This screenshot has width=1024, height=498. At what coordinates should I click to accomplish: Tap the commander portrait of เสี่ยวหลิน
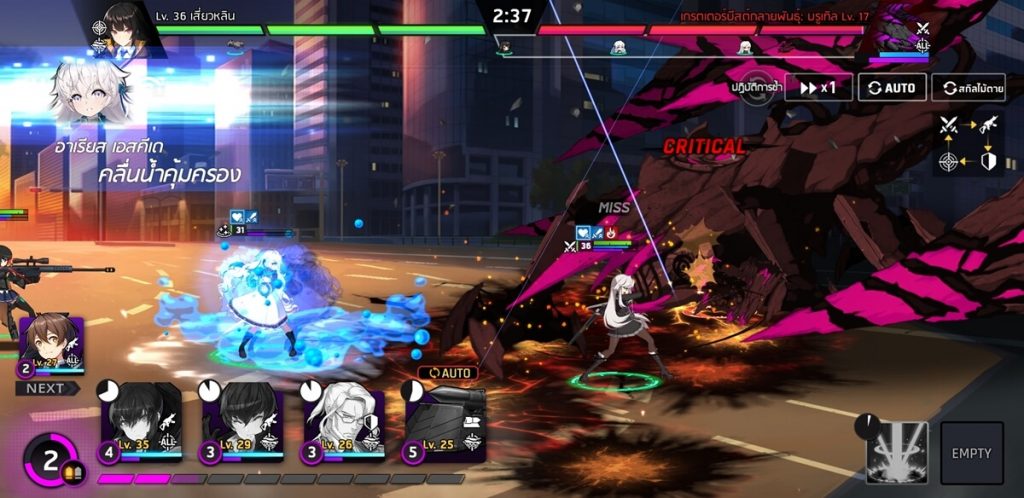[127, 27]
